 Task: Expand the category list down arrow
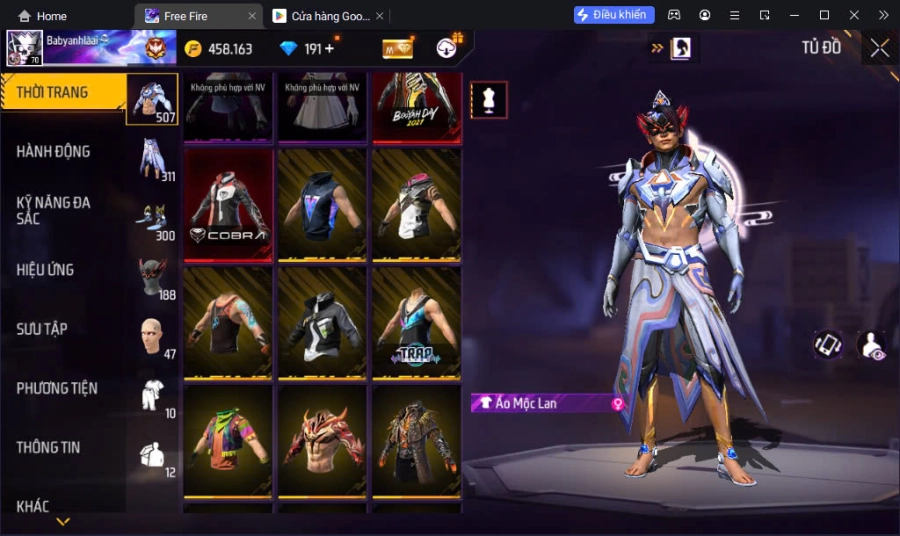click(x=63, y=521)
